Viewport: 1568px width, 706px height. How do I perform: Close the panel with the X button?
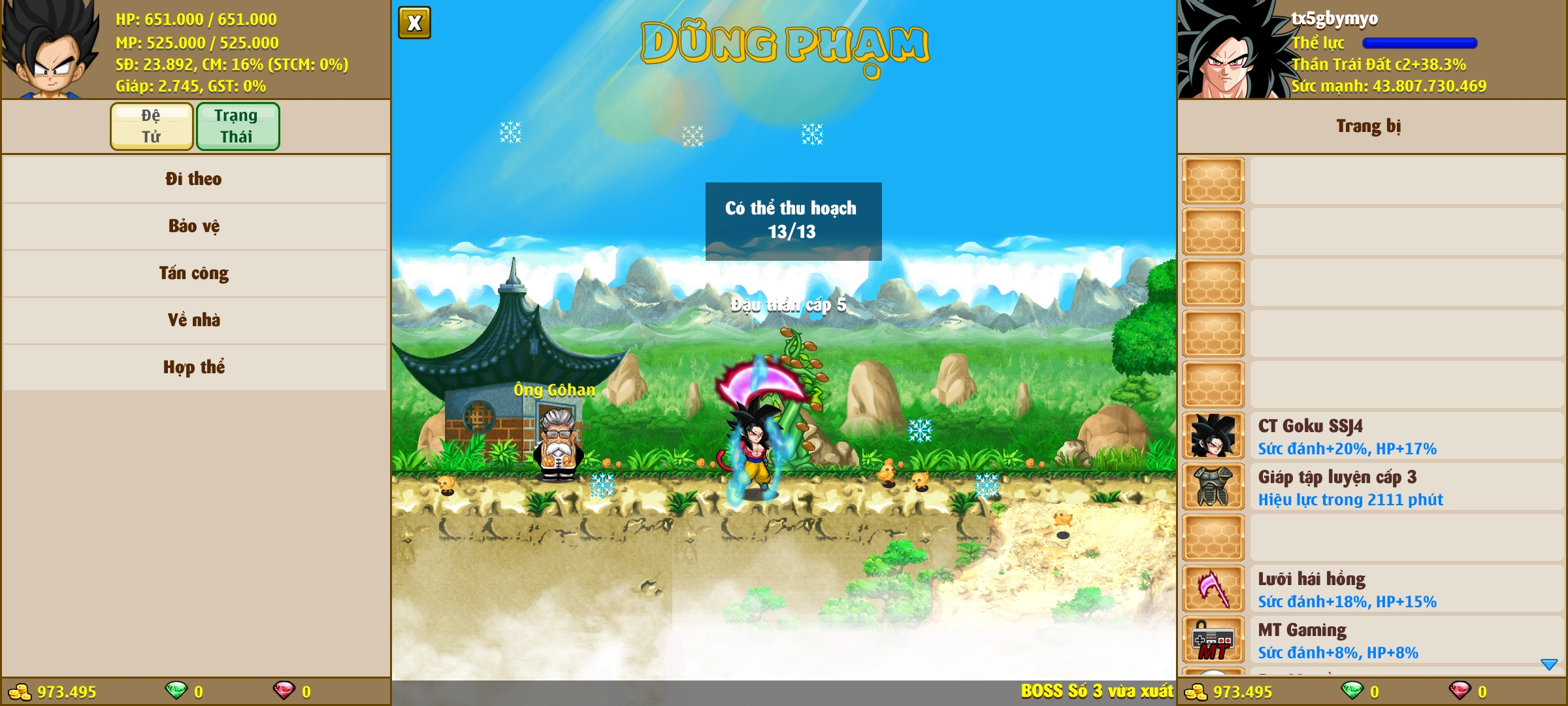(x=414, y=24)
